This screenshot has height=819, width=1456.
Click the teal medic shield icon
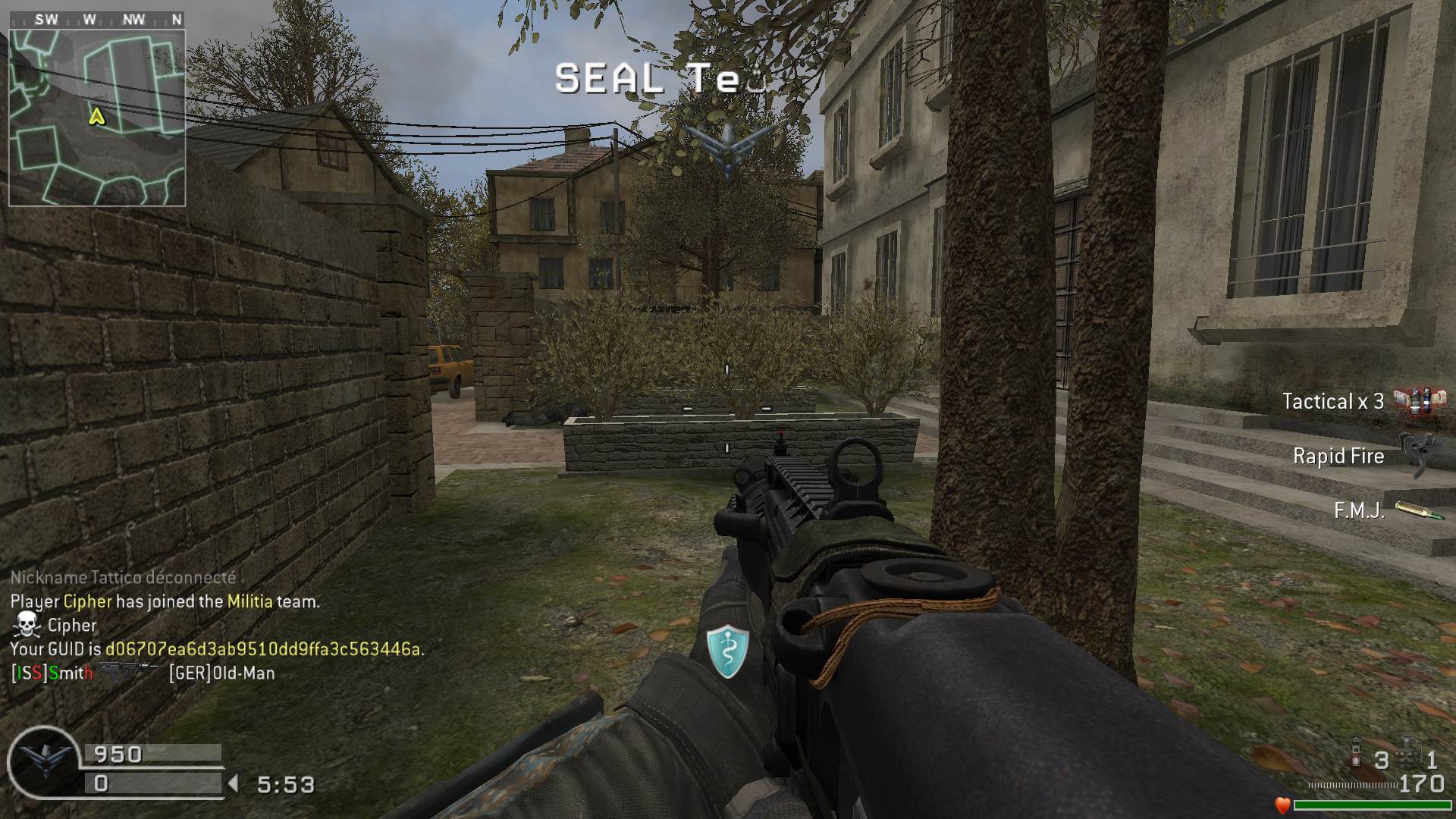click(727, 651)
